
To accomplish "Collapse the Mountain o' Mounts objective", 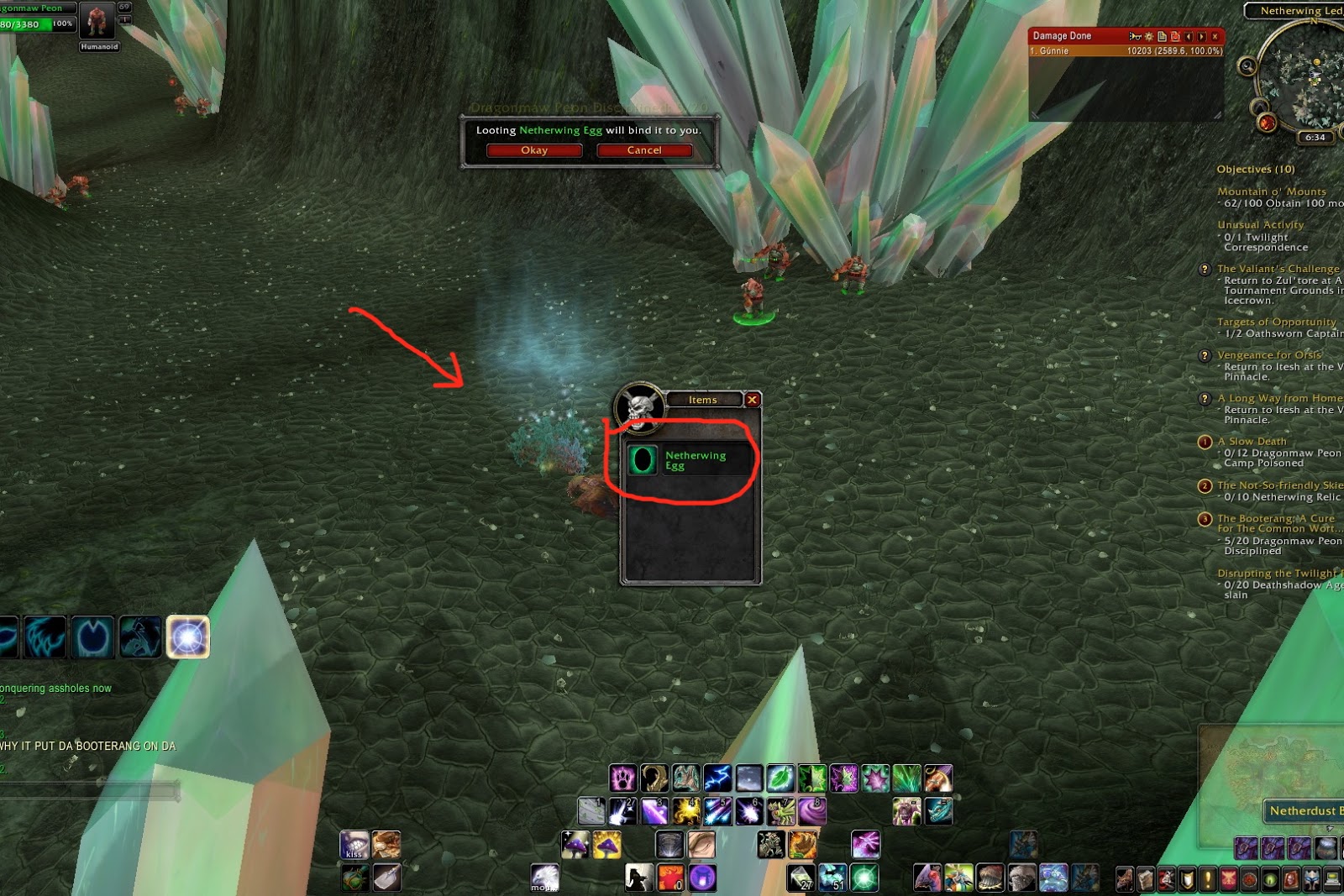I will [1270, 191].
